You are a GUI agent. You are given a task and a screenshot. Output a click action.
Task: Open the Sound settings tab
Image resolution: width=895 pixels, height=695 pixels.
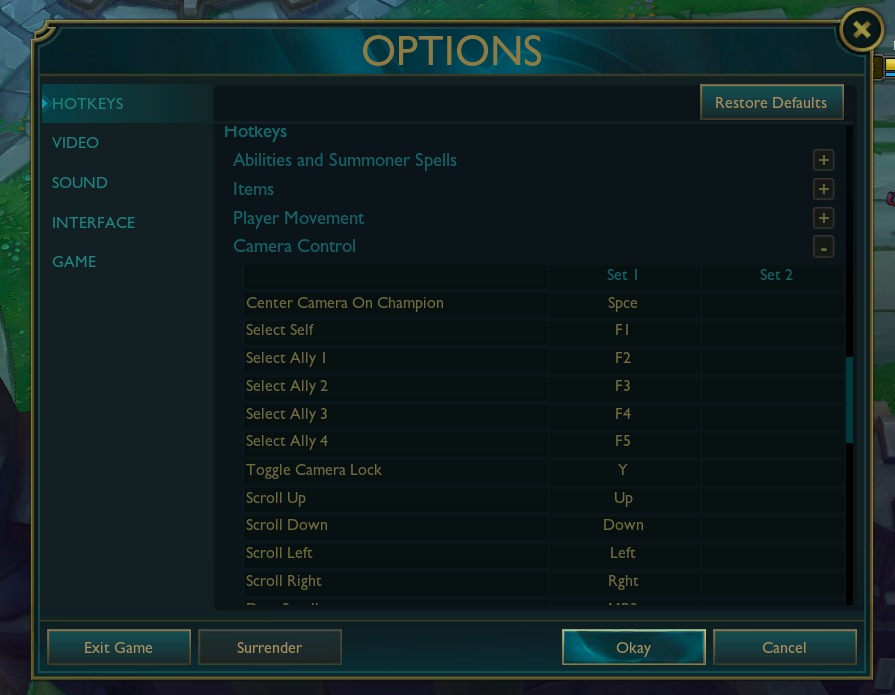[x=80, y=183]
